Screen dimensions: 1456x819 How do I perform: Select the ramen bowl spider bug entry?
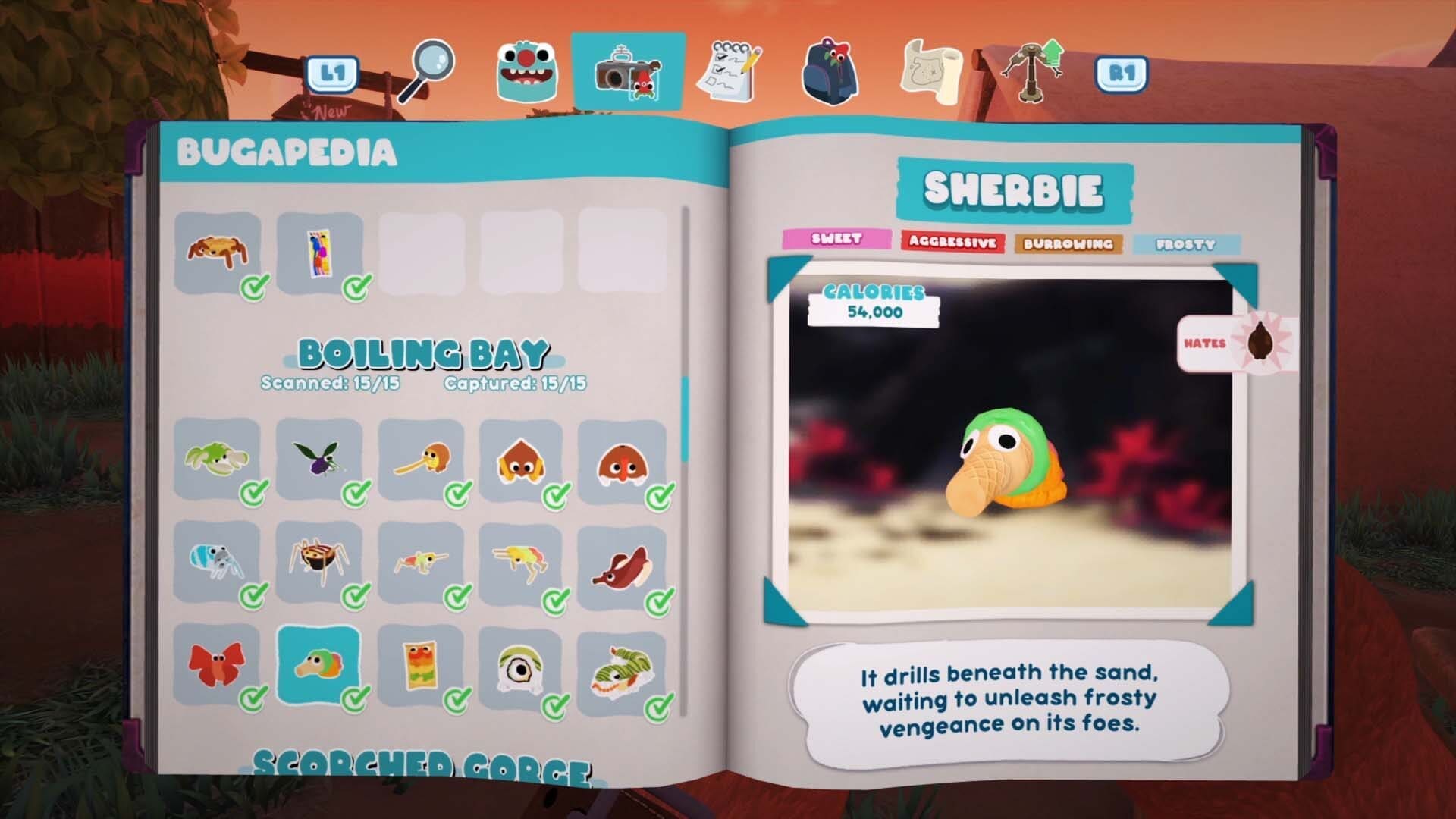[x=319, y=561]
